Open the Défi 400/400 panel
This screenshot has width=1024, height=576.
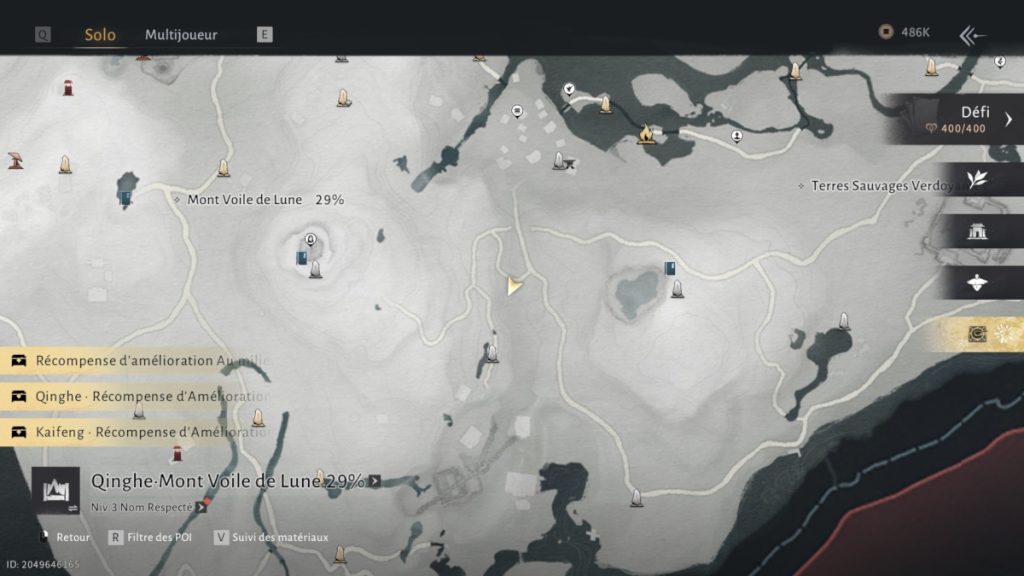point(960,119)
